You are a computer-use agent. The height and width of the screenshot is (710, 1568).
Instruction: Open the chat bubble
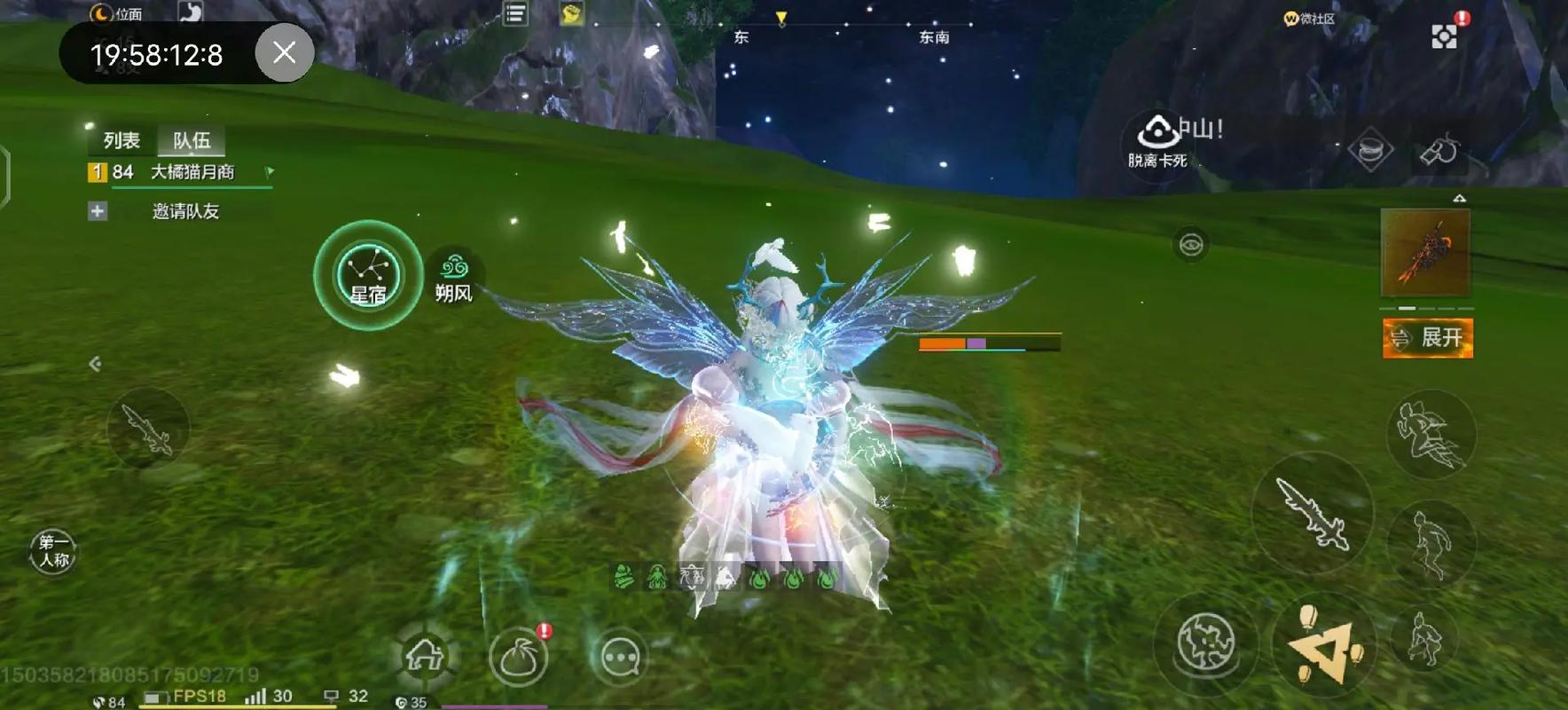click(x=620, y=658)
